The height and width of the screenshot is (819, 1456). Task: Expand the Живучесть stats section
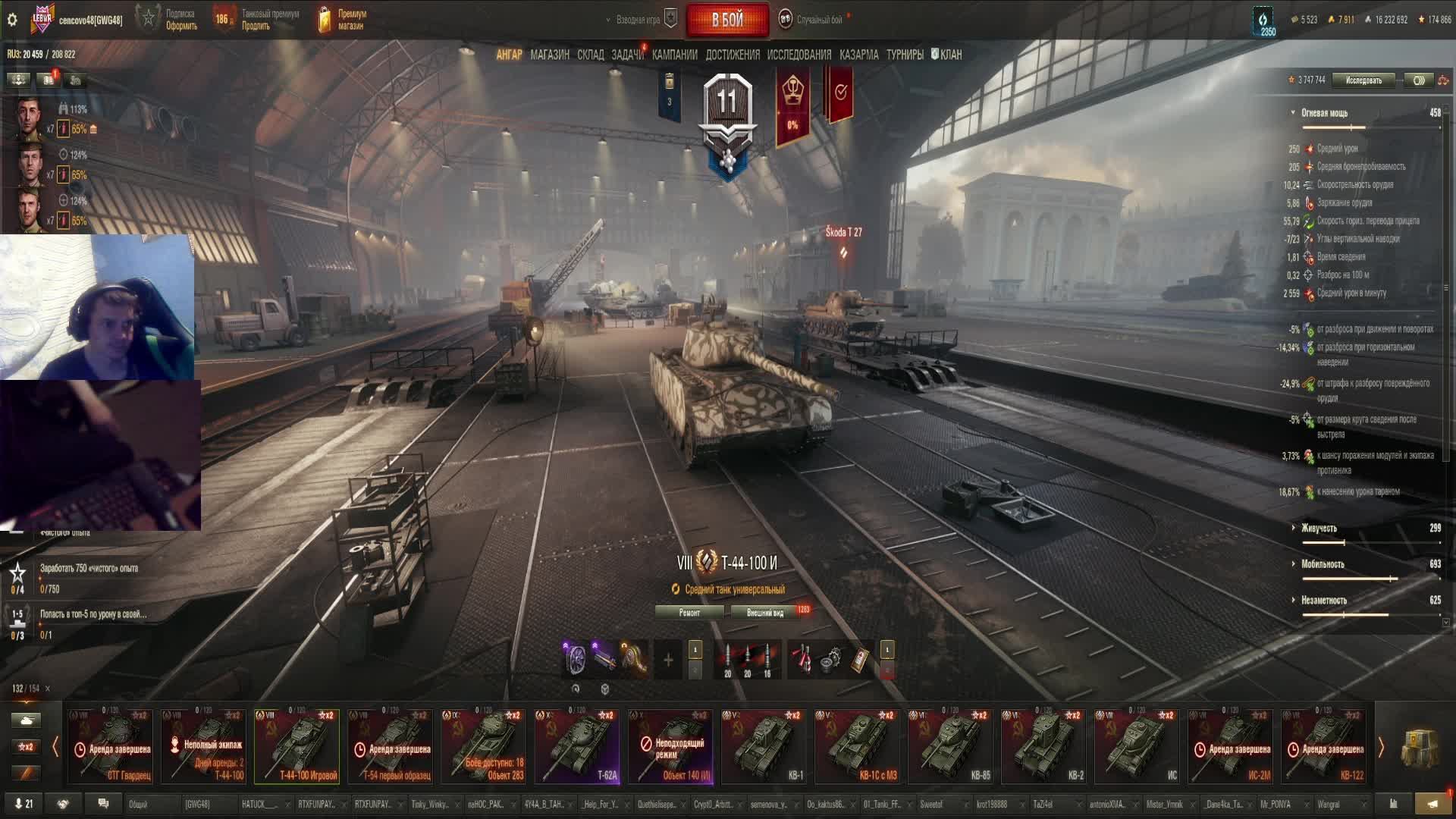[1319, 529]
